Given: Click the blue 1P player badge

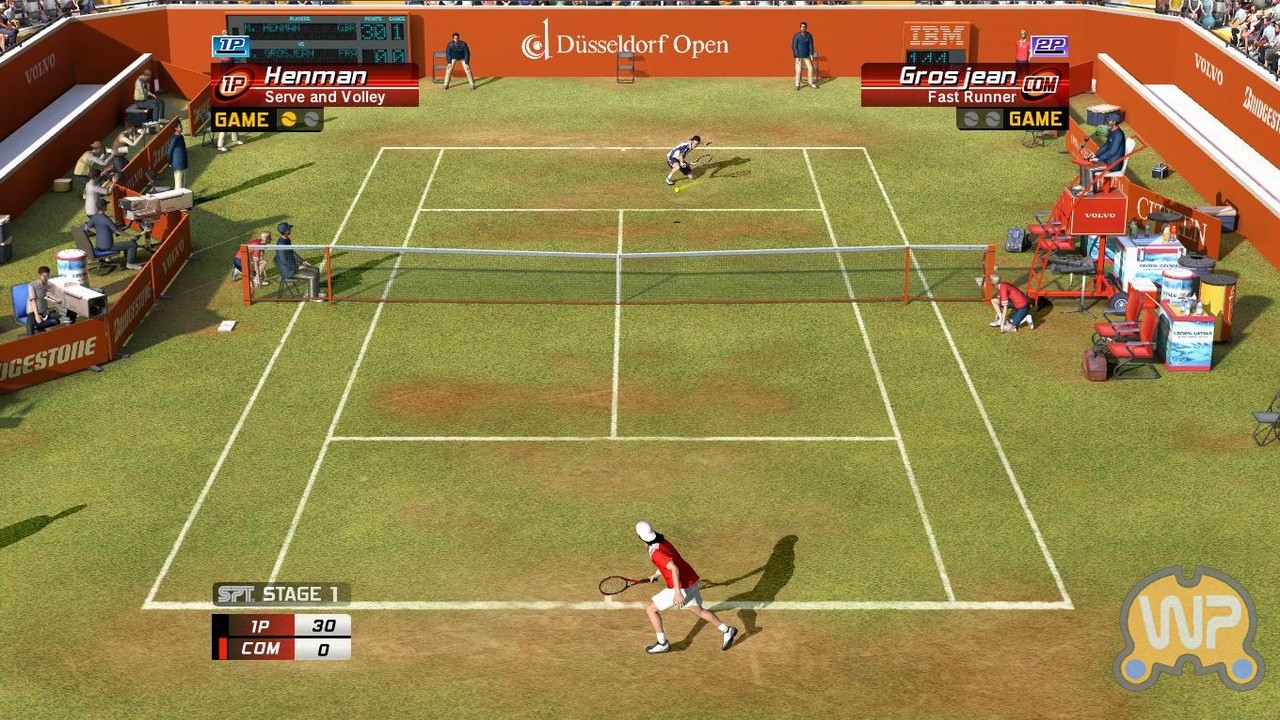Looking at the screenshot, I should [230, 46].
